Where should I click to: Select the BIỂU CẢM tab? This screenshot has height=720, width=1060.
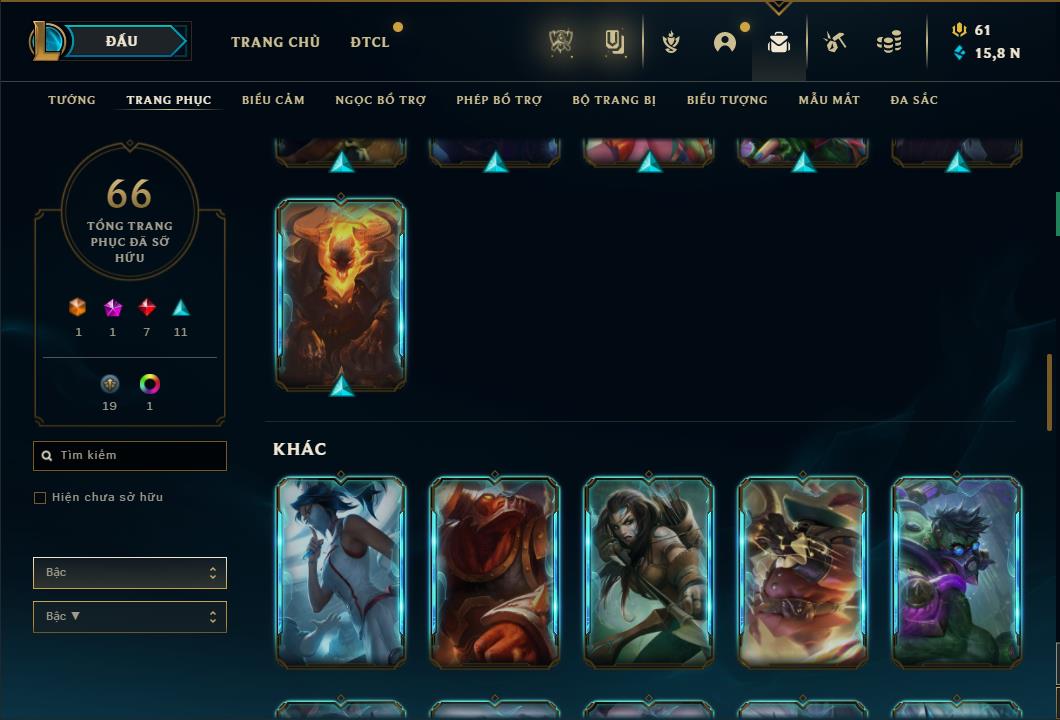(273, 100)
